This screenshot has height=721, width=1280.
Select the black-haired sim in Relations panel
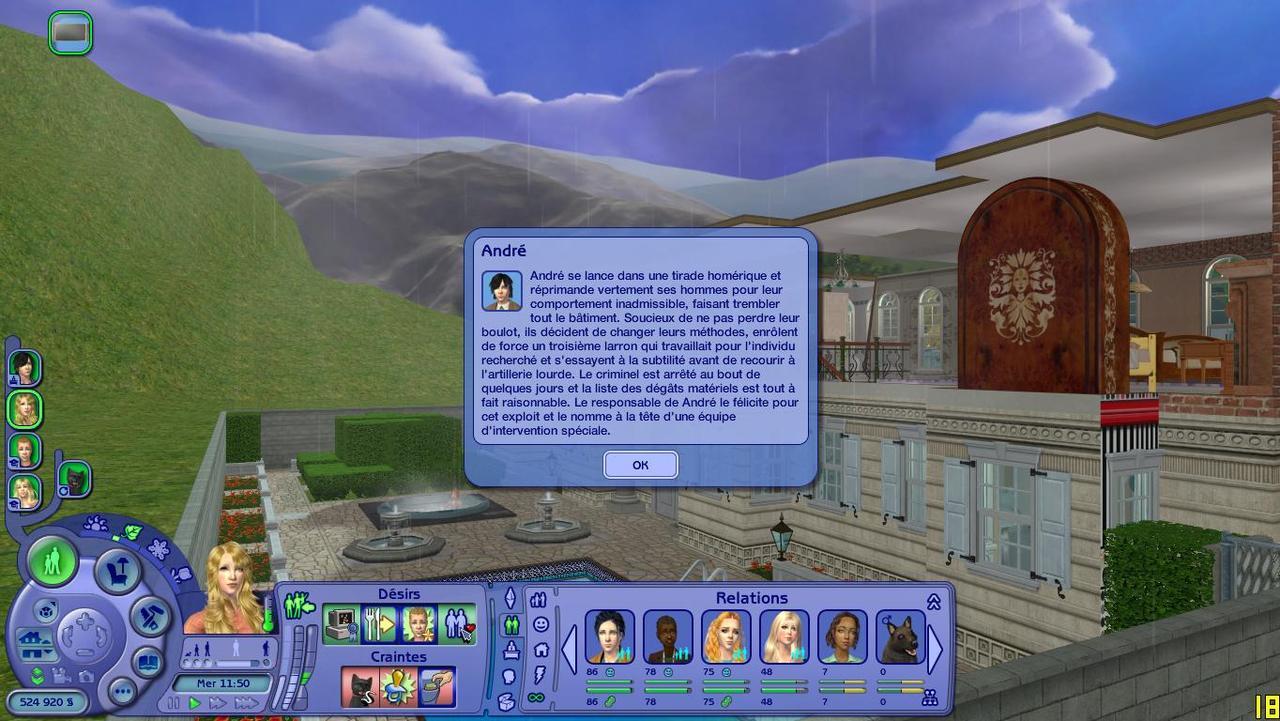[x=609, y=637]
